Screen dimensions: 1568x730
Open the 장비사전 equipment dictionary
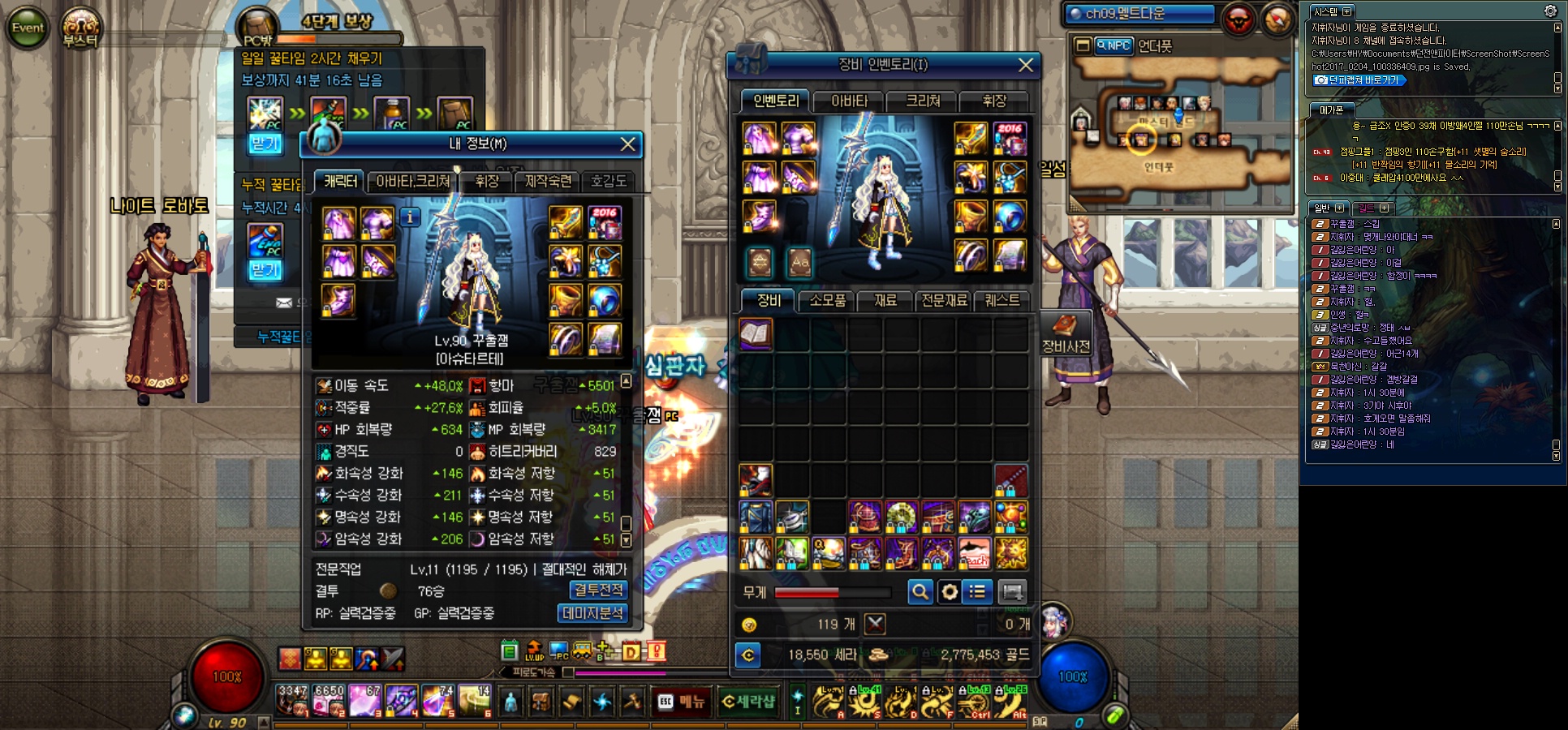(1065, 335)
